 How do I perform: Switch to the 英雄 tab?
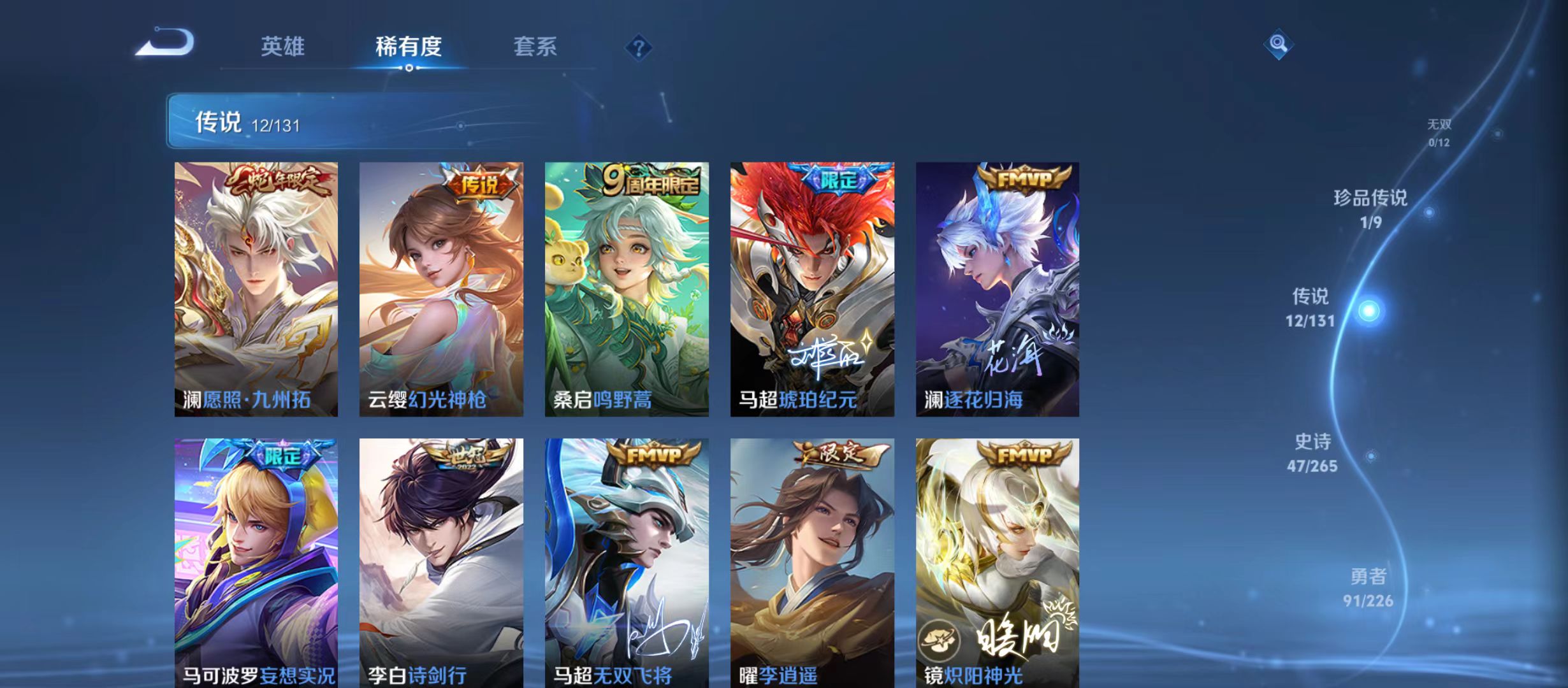(x=283, y=47)
